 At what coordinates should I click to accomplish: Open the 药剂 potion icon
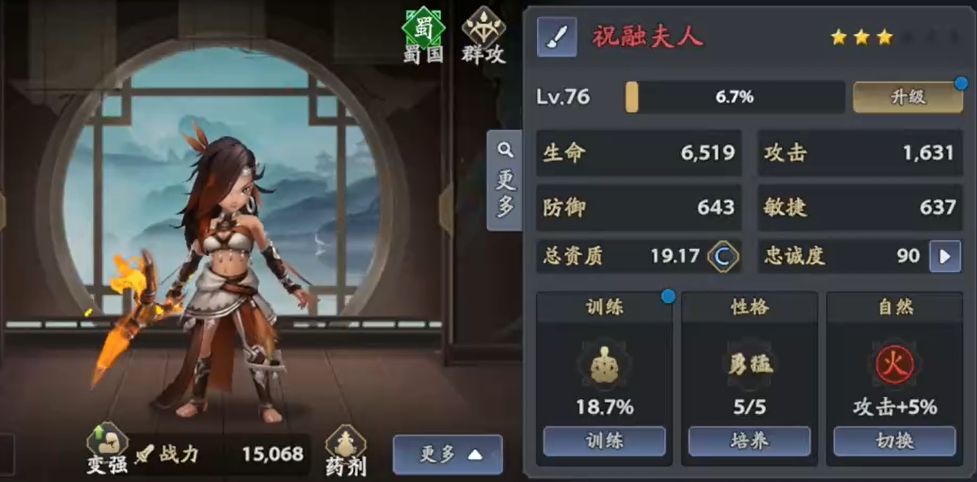345,450
